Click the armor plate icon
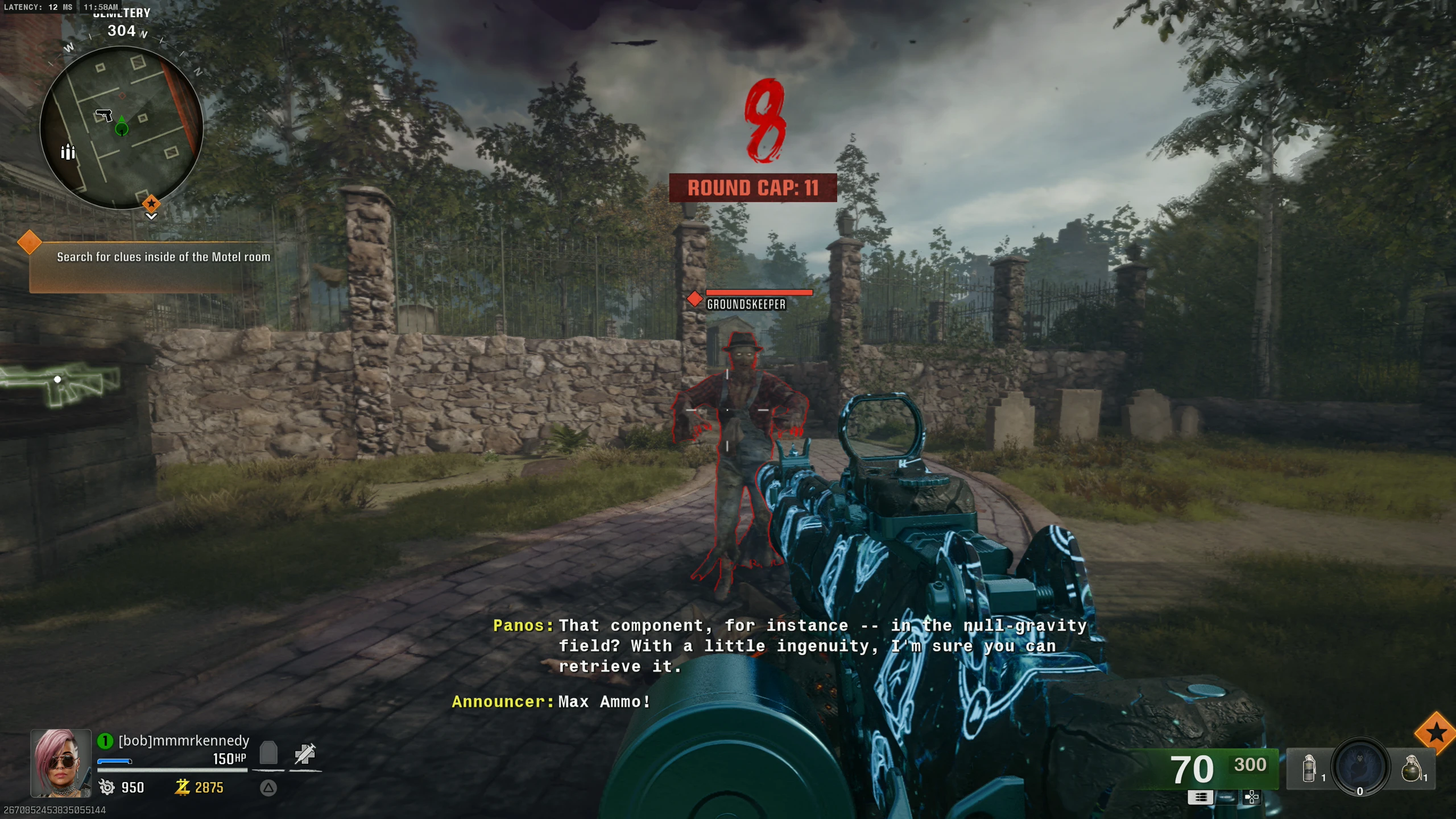 pos(268,753)
